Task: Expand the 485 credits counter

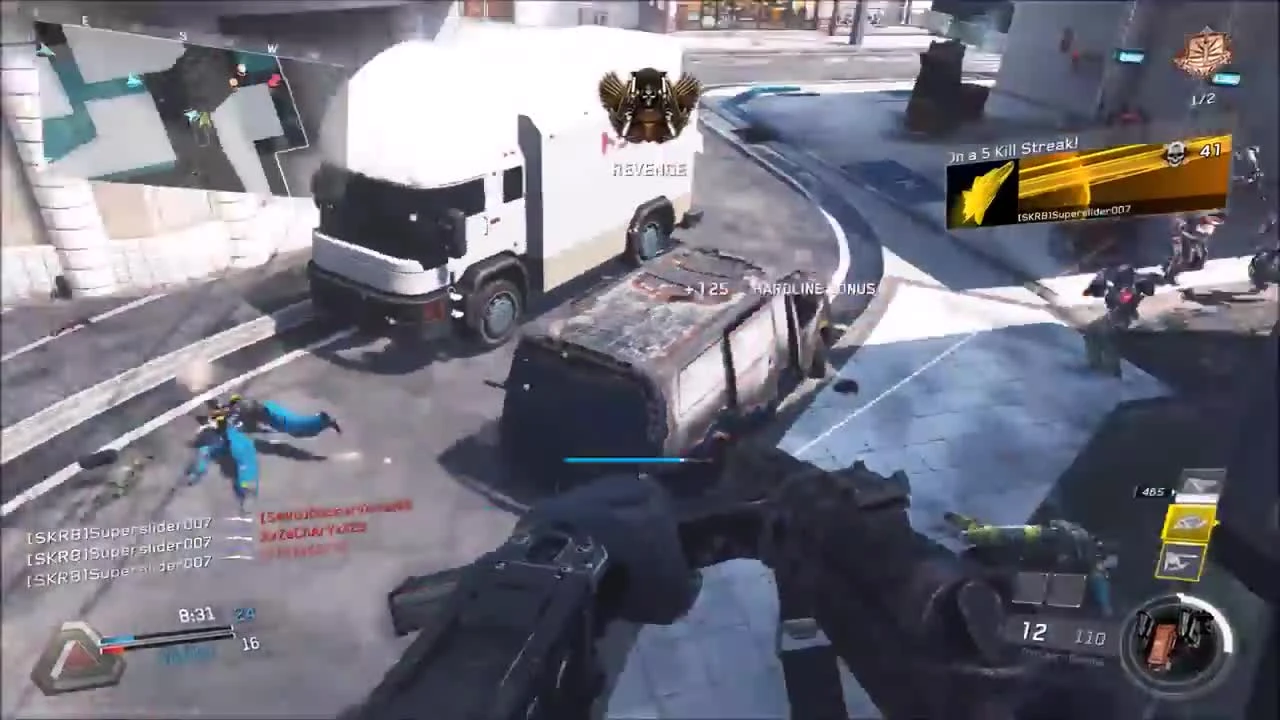Action: 1153,490
